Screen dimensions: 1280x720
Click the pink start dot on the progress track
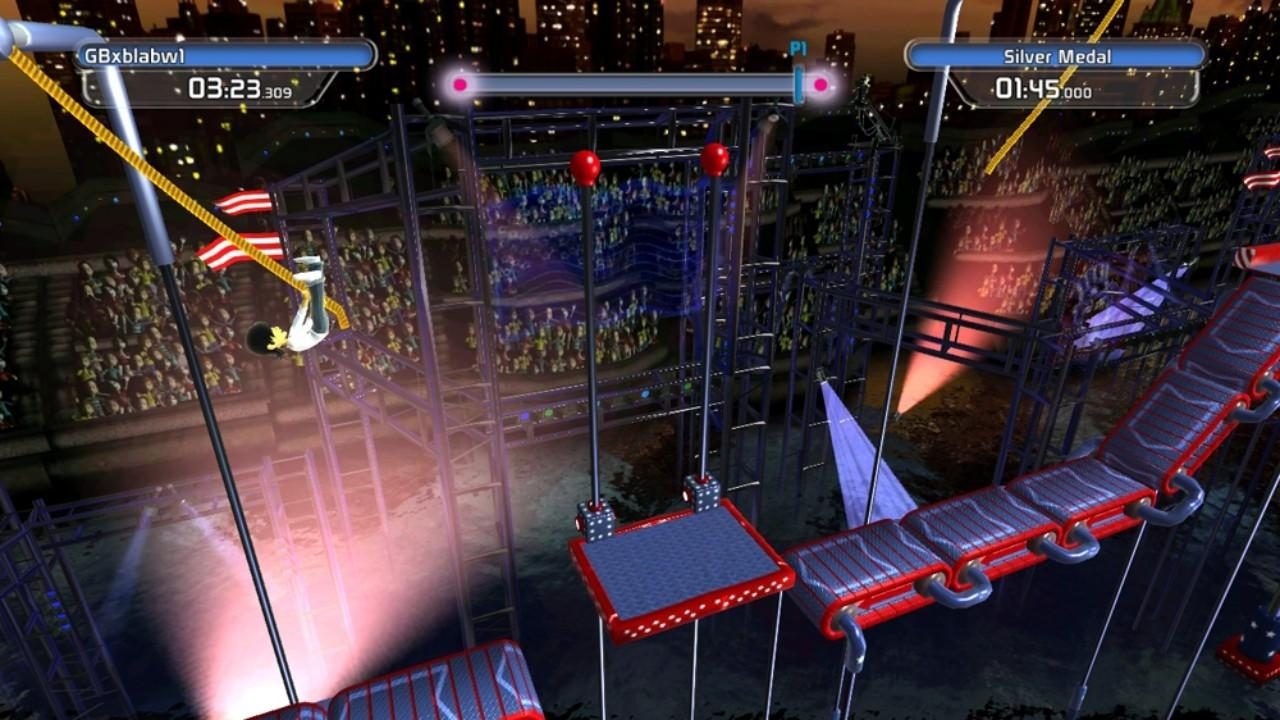point(459,84)
